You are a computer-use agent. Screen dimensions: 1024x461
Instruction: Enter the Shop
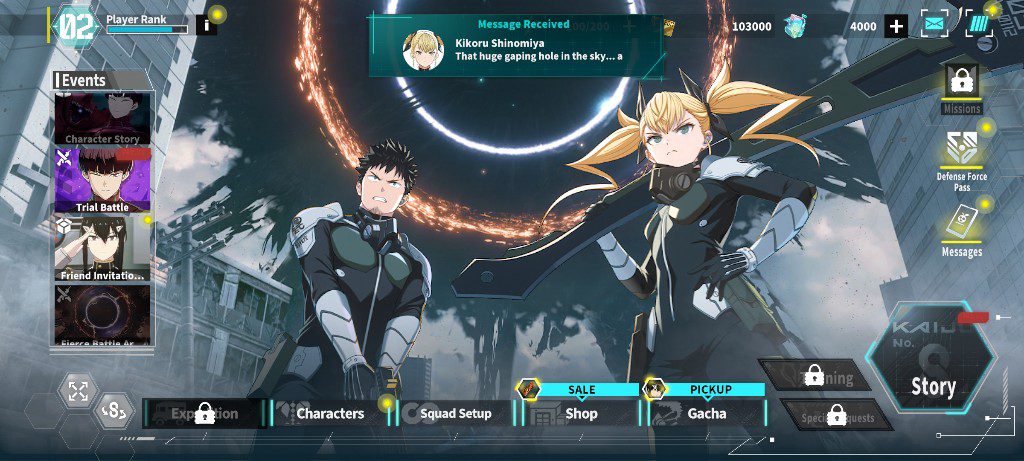[581, 413]
